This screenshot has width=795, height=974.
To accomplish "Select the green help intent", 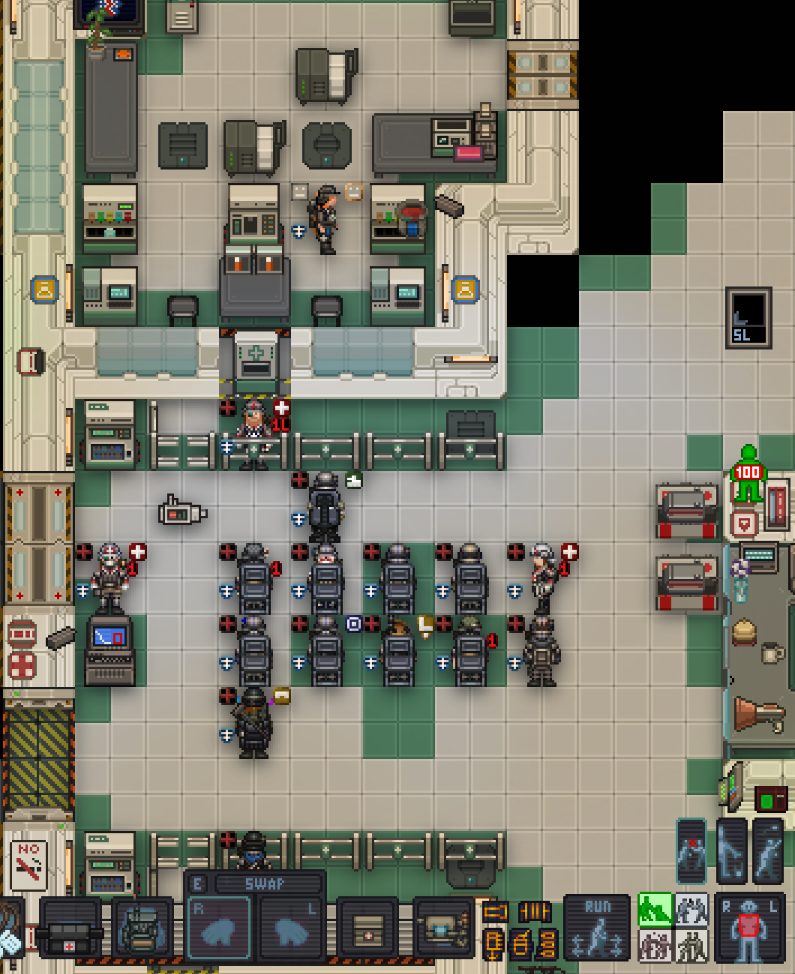I will coord(654,909).
